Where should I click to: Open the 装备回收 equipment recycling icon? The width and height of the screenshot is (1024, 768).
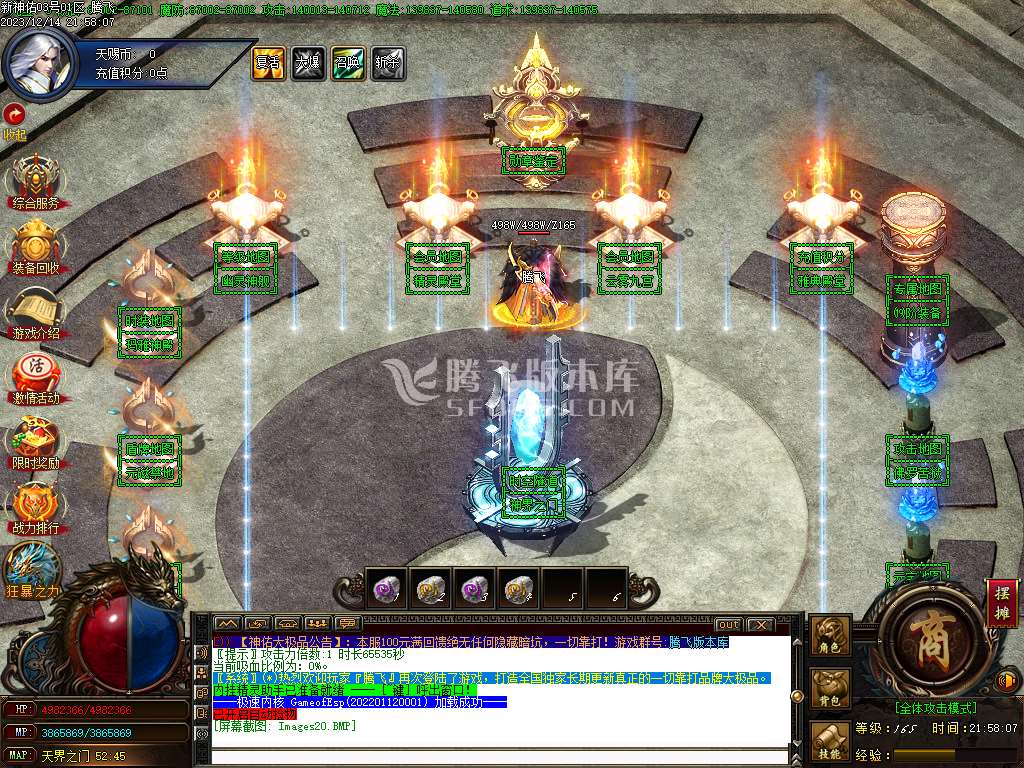click(36, 246)
